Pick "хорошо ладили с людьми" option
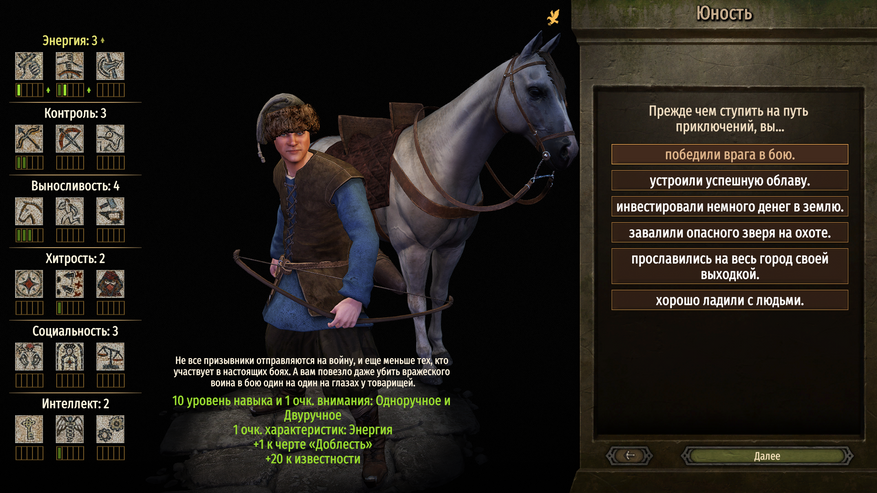Screen dimensions: 877x493 [730, 300]
